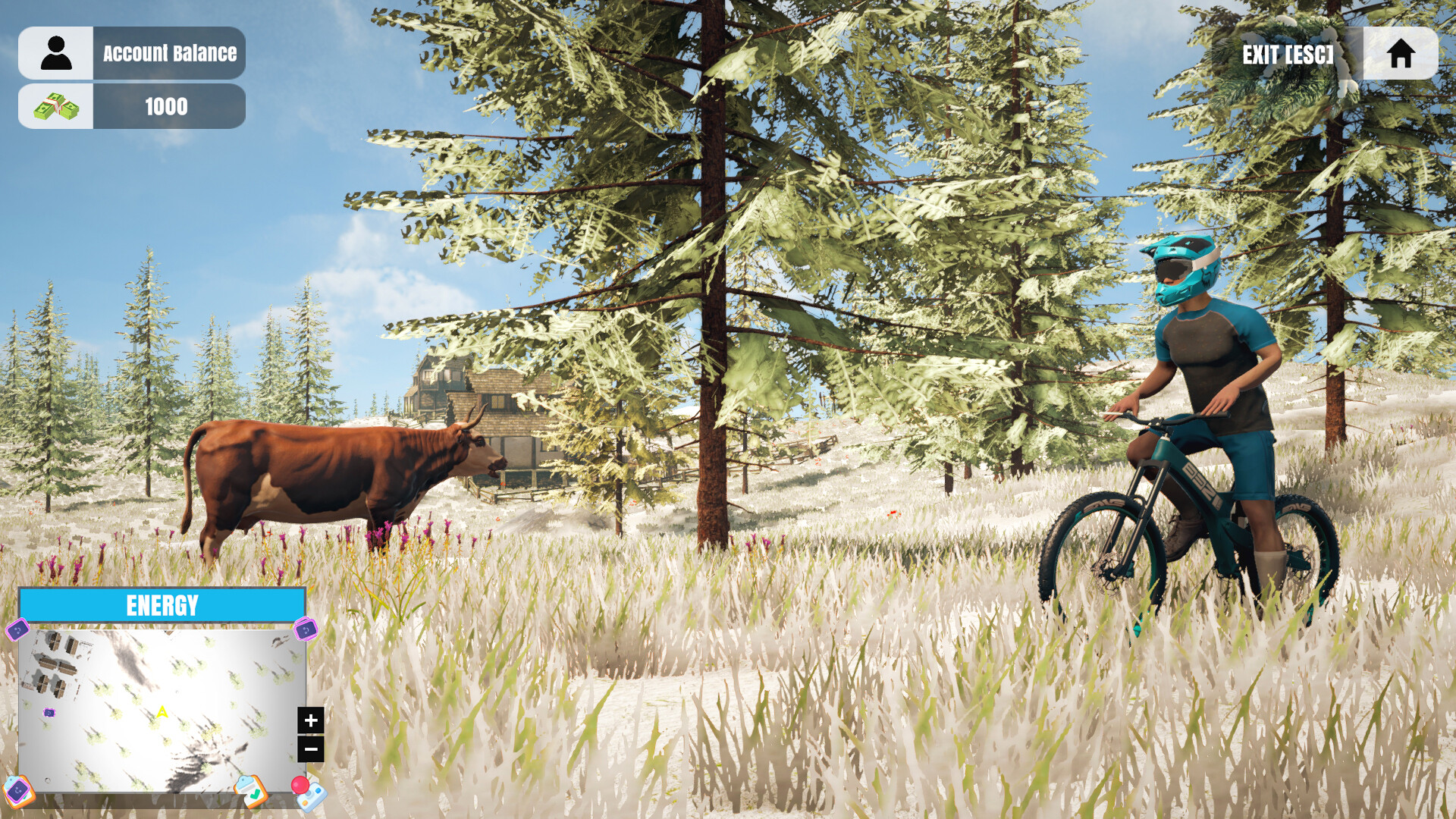
Task: Select the purple gadget marker inside the minimap
Action: pyautogui.click(x=50, y=713)
